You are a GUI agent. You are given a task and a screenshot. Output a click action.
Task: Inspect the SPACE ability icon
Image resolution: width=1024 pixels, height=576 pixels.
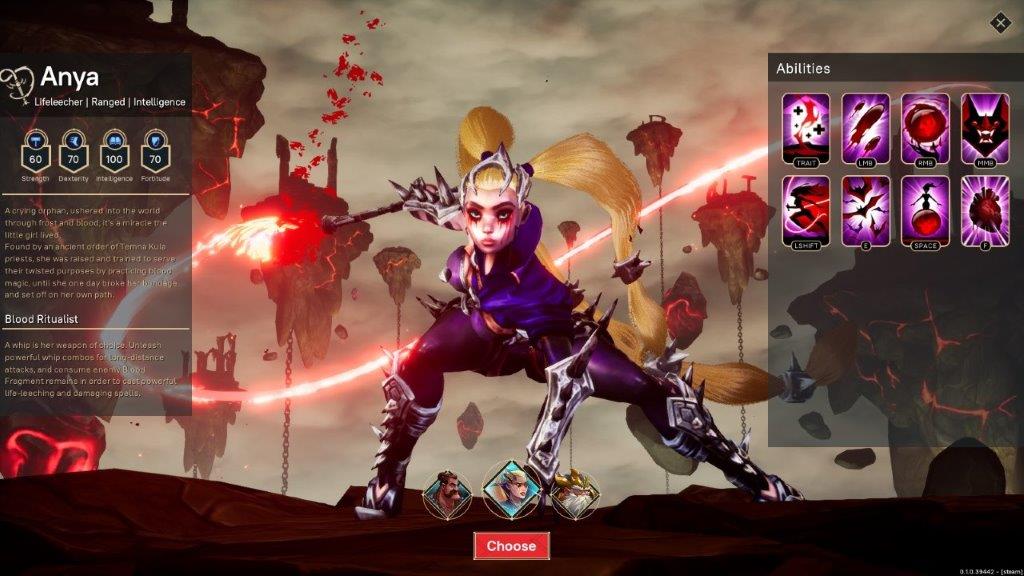(x=925, y=209)
